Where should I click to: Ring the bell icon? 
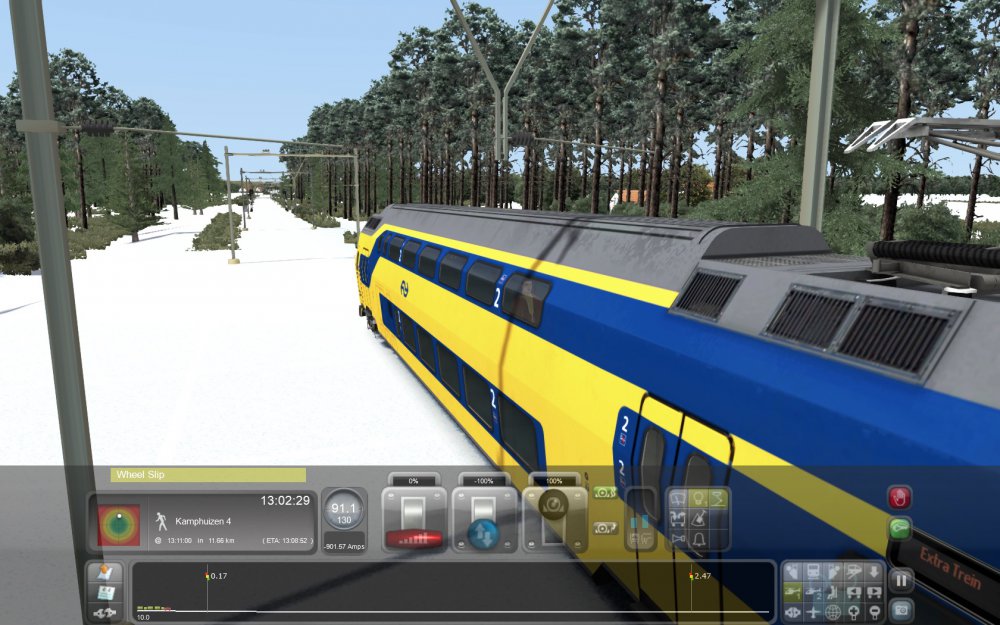pyautogui.click(x=698, y=540)
